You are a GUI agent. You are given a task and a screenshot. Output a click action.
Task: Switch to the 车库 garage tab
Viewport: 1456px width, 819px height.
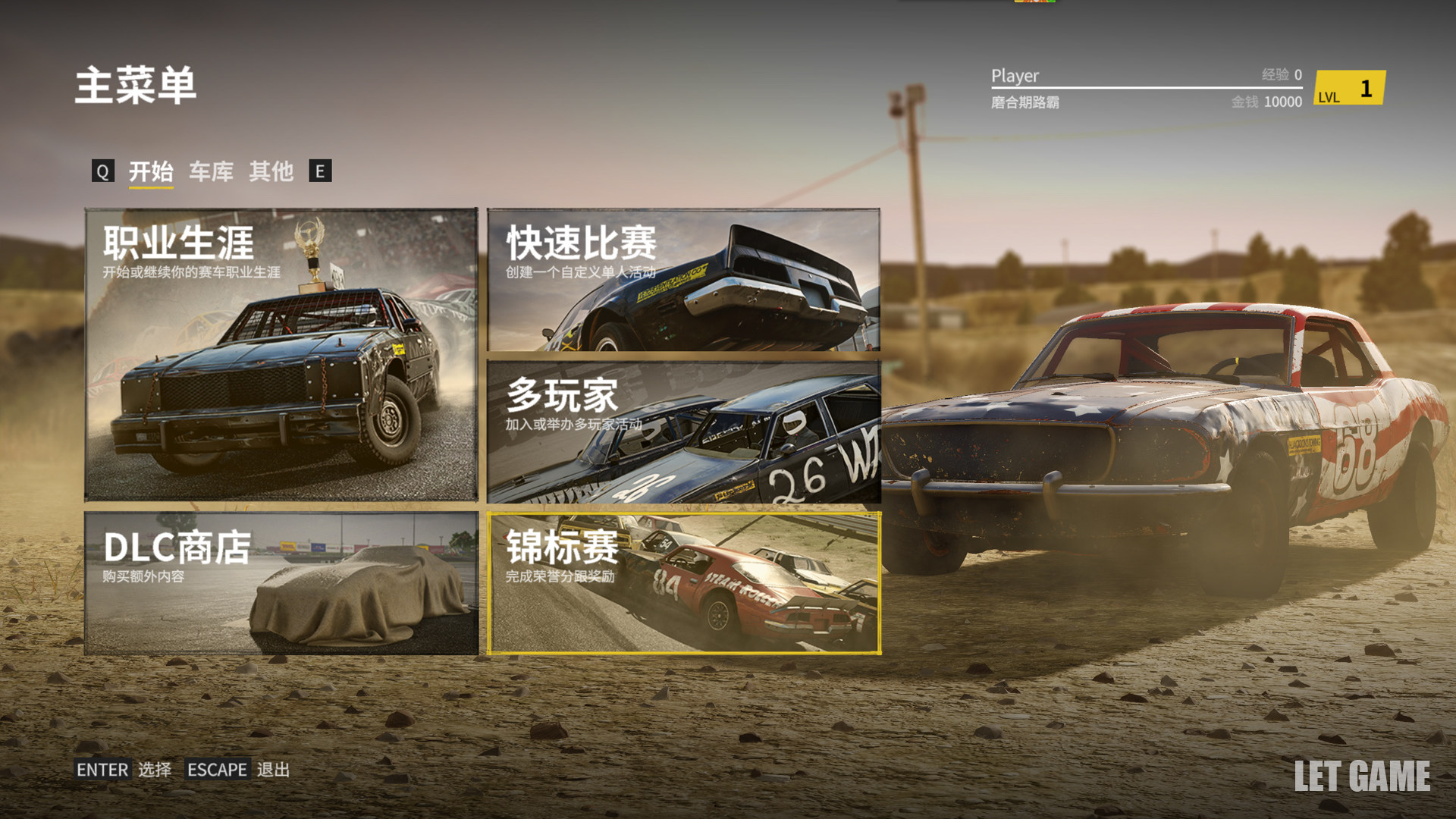[x=211, y=171]
